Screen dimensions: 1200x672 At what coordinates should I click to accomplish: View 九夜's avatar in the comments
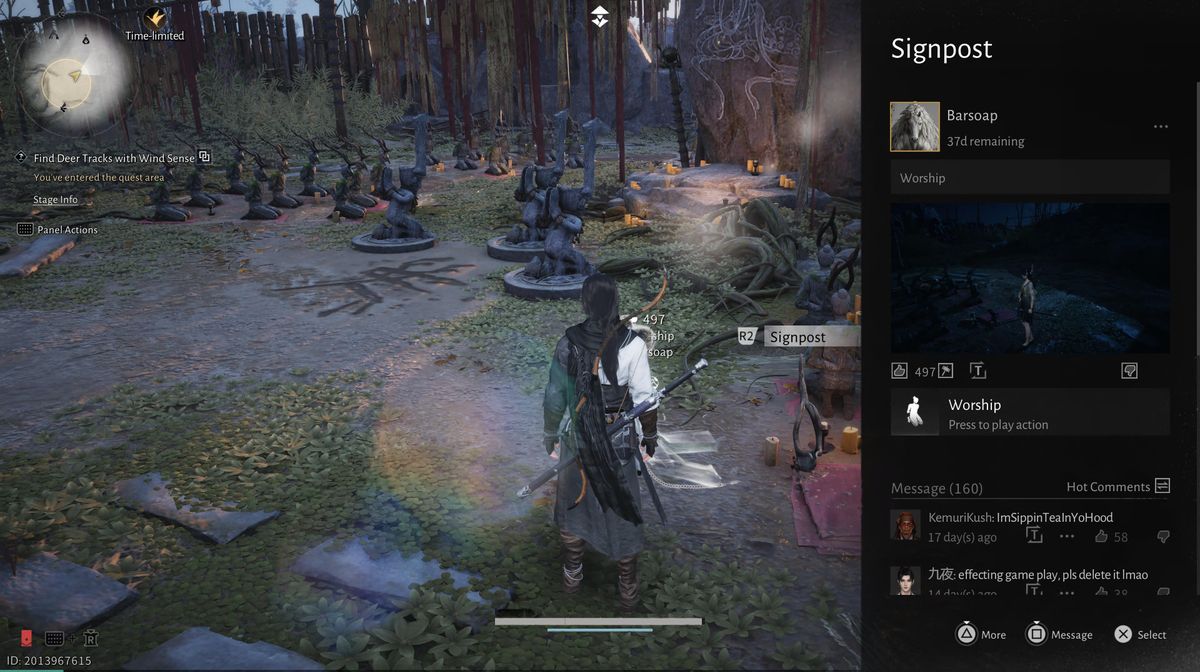point(905,580)
